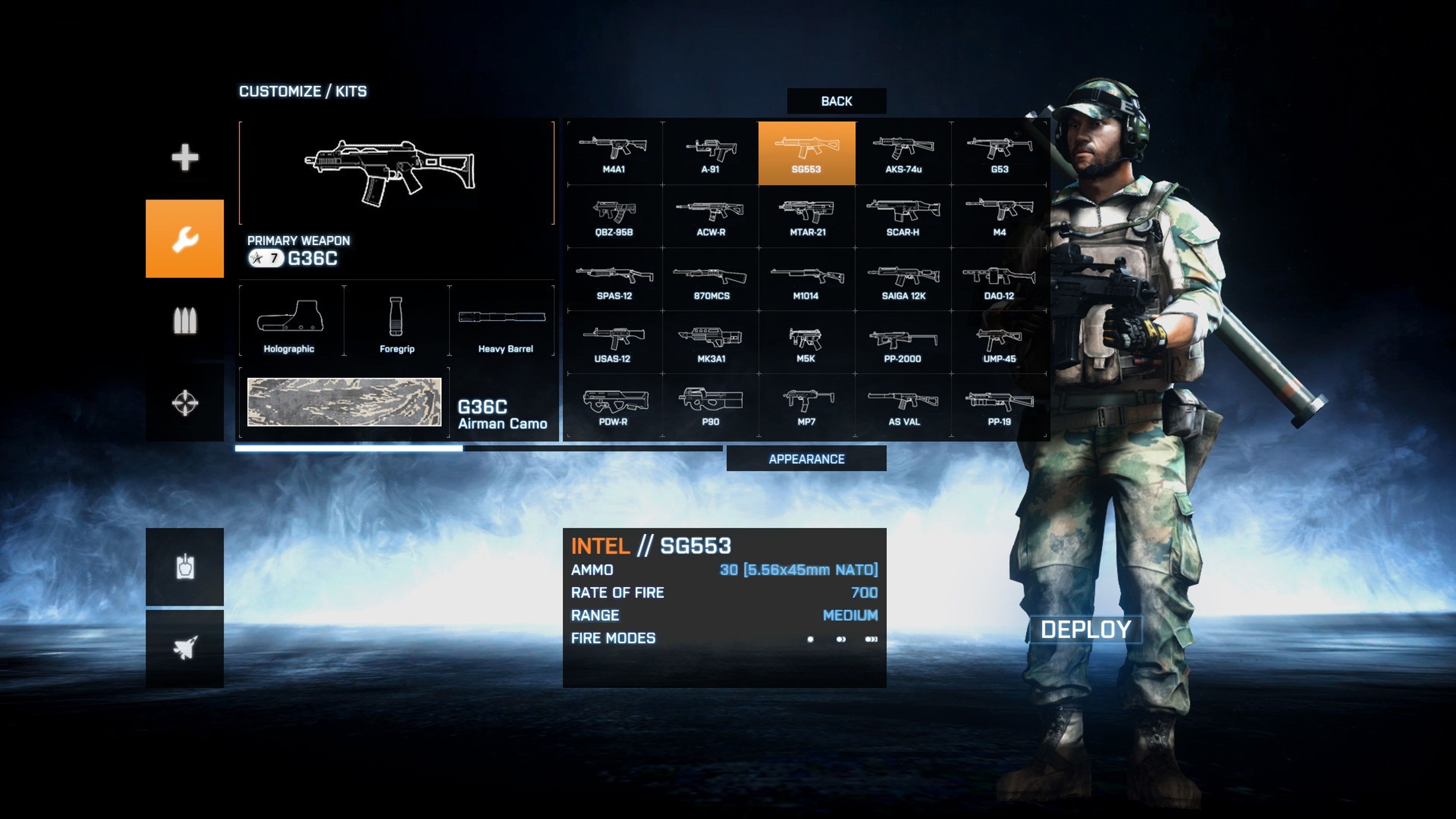The width and height of the screenshot is (1456, 819).
Task: Select the AS VAL weapon tile
Action: point(903,406)
